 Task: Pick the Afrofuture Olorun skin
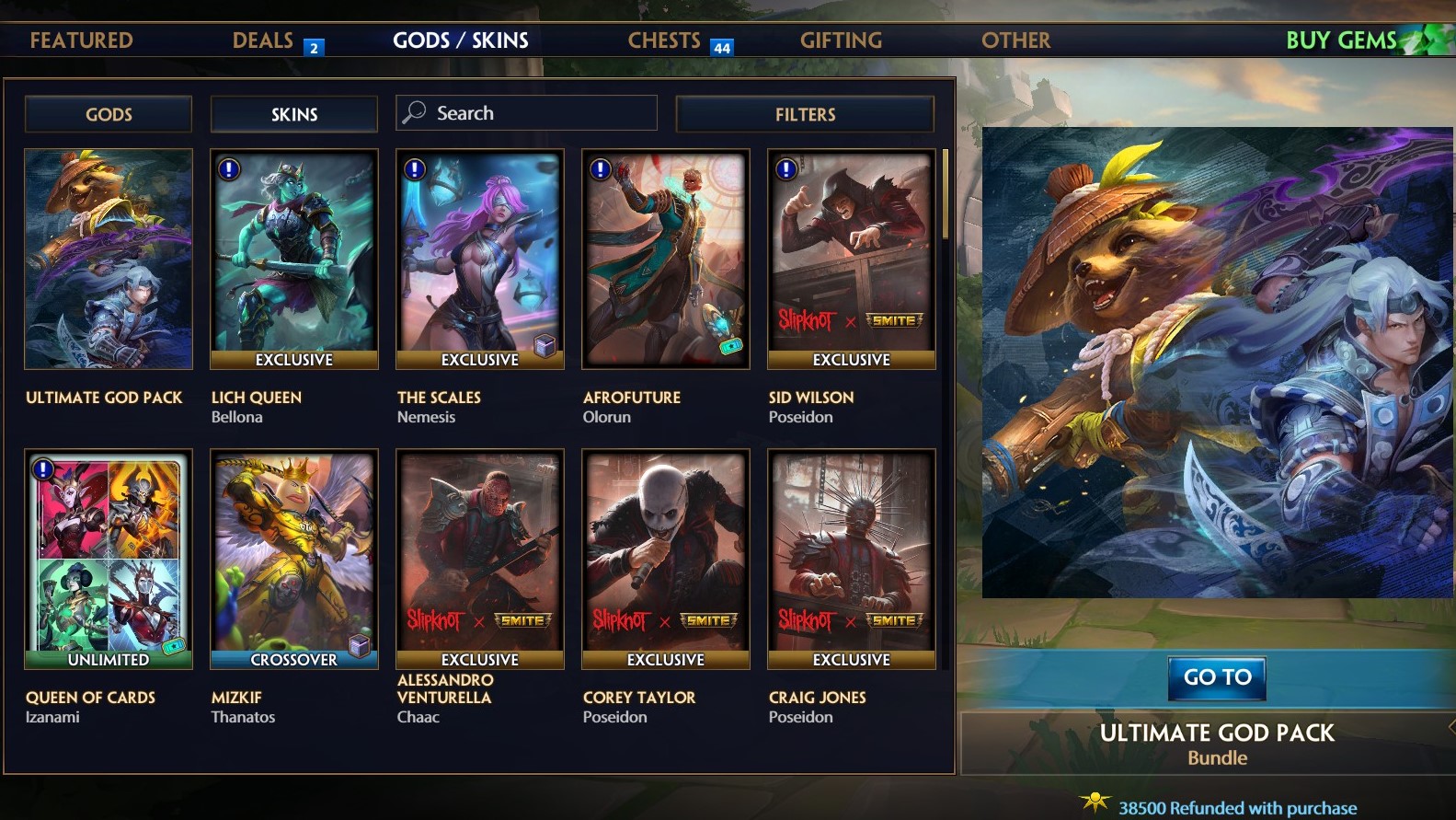(x=666, y=260)
